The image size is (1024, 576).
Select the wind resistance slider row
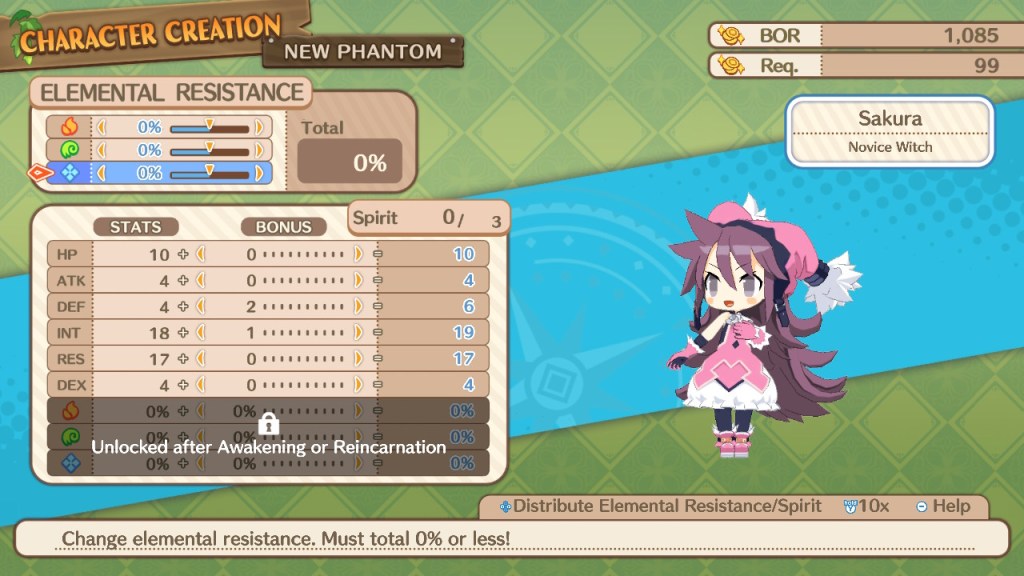point(159,150)
